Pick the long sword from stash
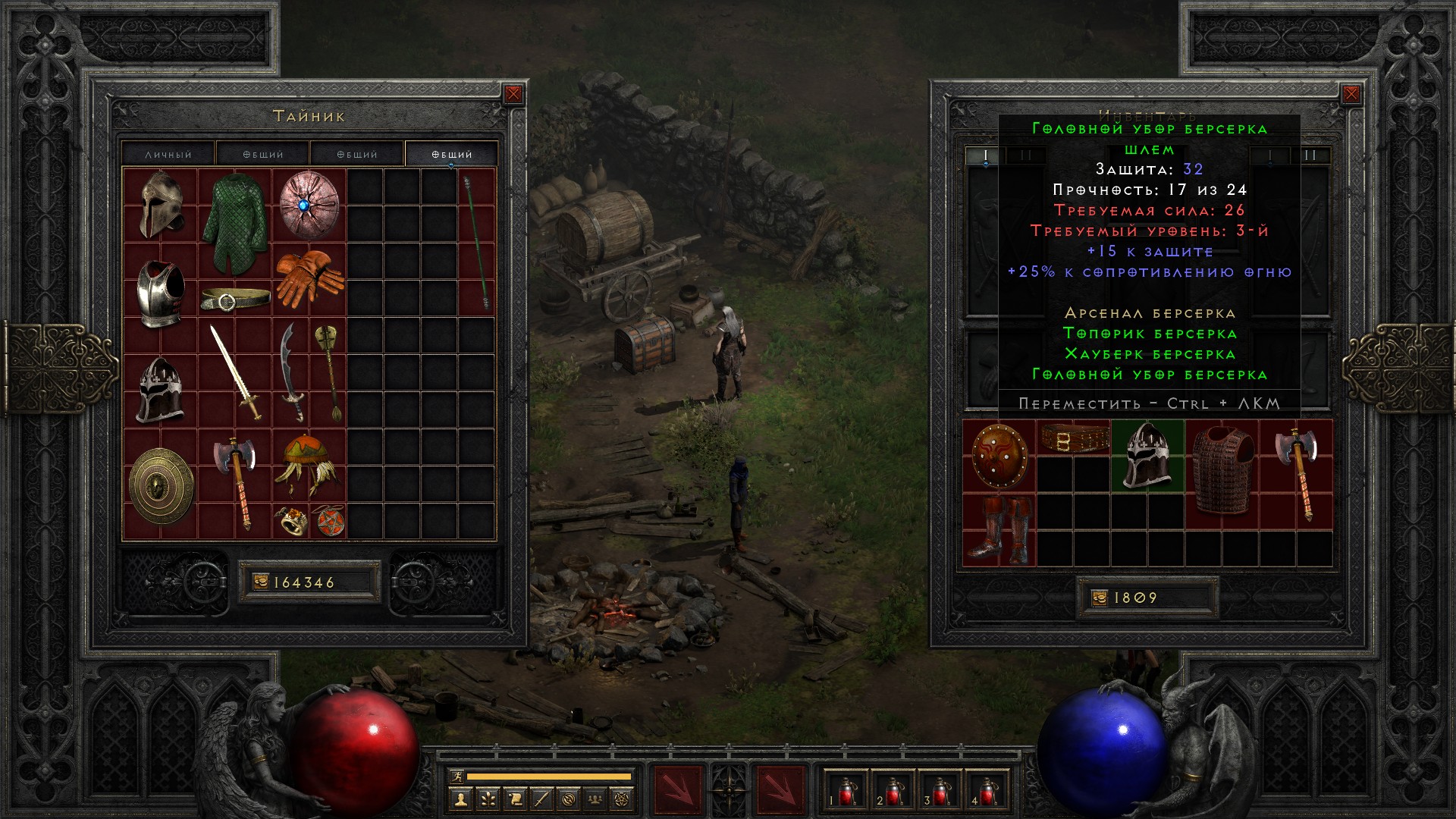Screen dimensions: 1456x819 [x=235, y=372]
